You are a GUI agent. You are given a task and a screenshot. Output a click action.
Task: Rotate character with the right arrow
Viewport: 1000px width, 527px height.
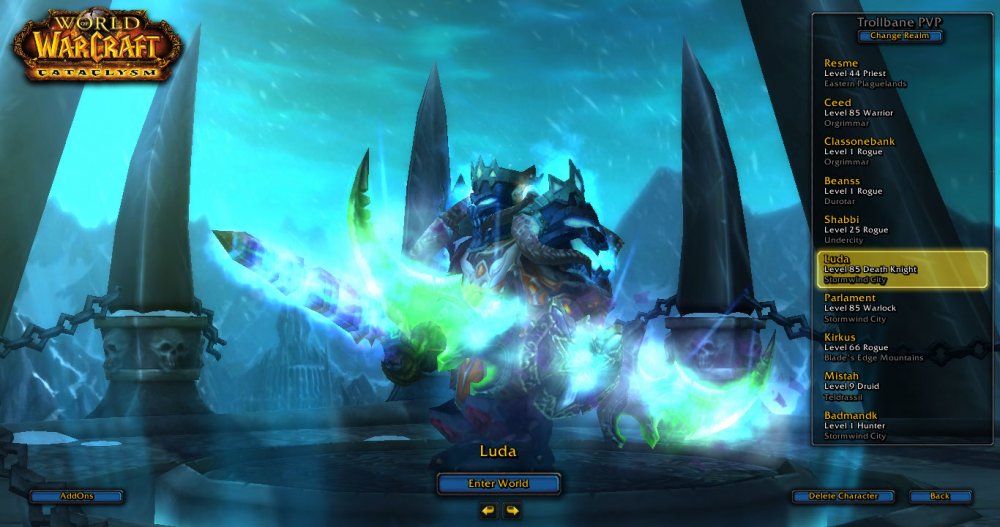click(512, 511)
